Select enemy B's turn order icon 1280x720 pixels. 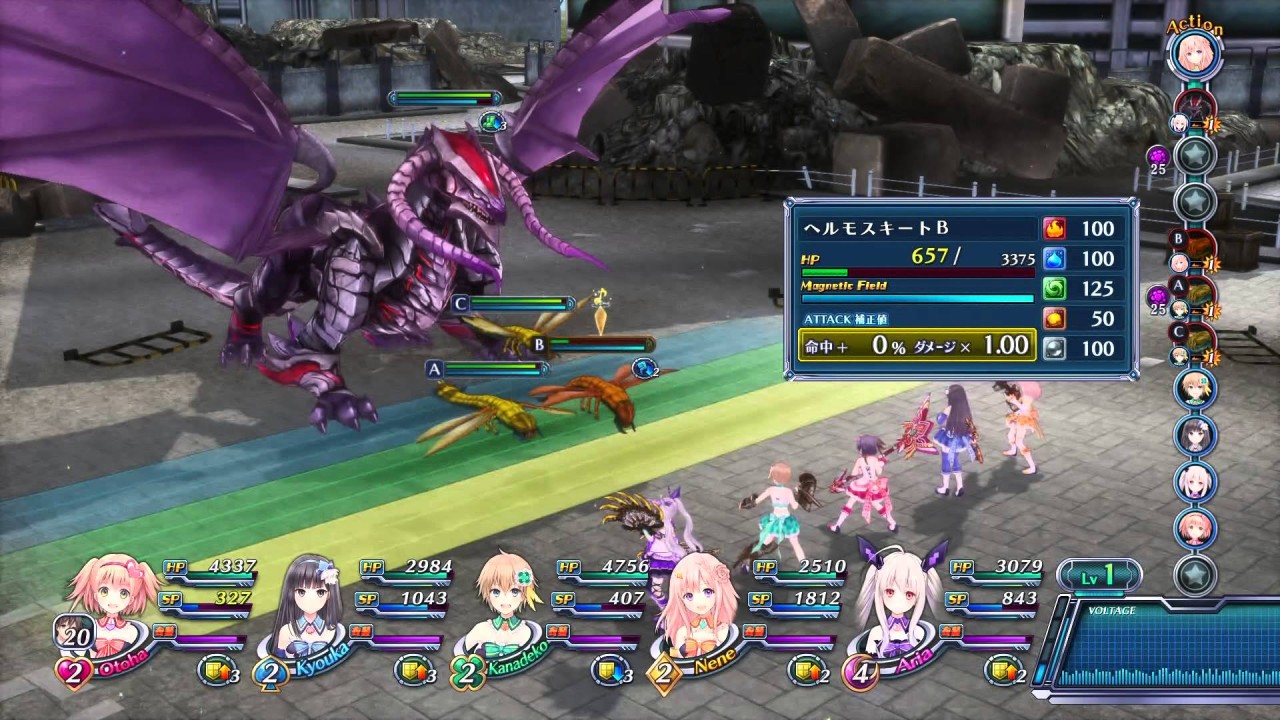1195,248
